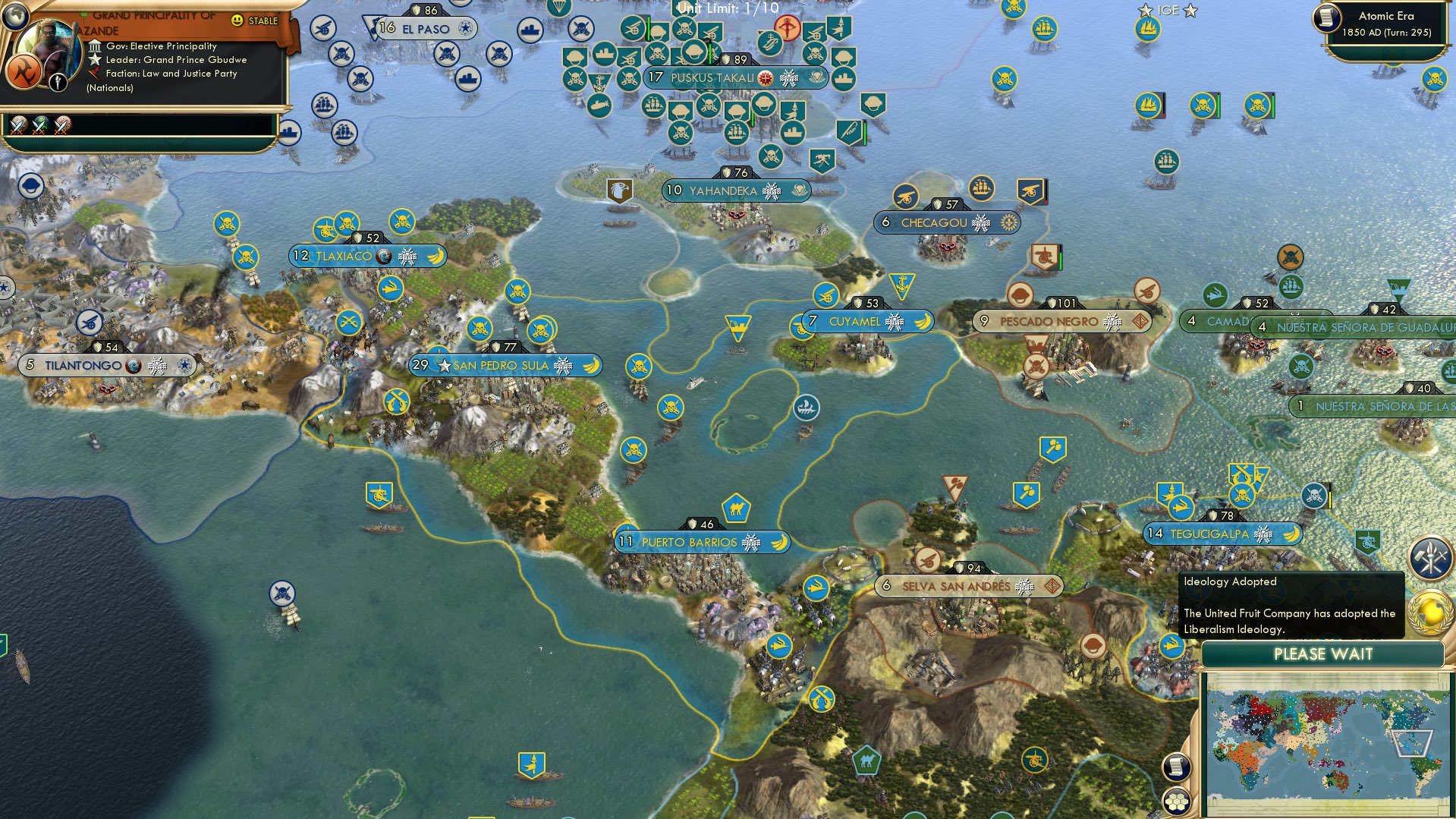Click the torch icon beside the leader portrait
The width and height of the screenshot is (1456, 819).
point(58,82)
